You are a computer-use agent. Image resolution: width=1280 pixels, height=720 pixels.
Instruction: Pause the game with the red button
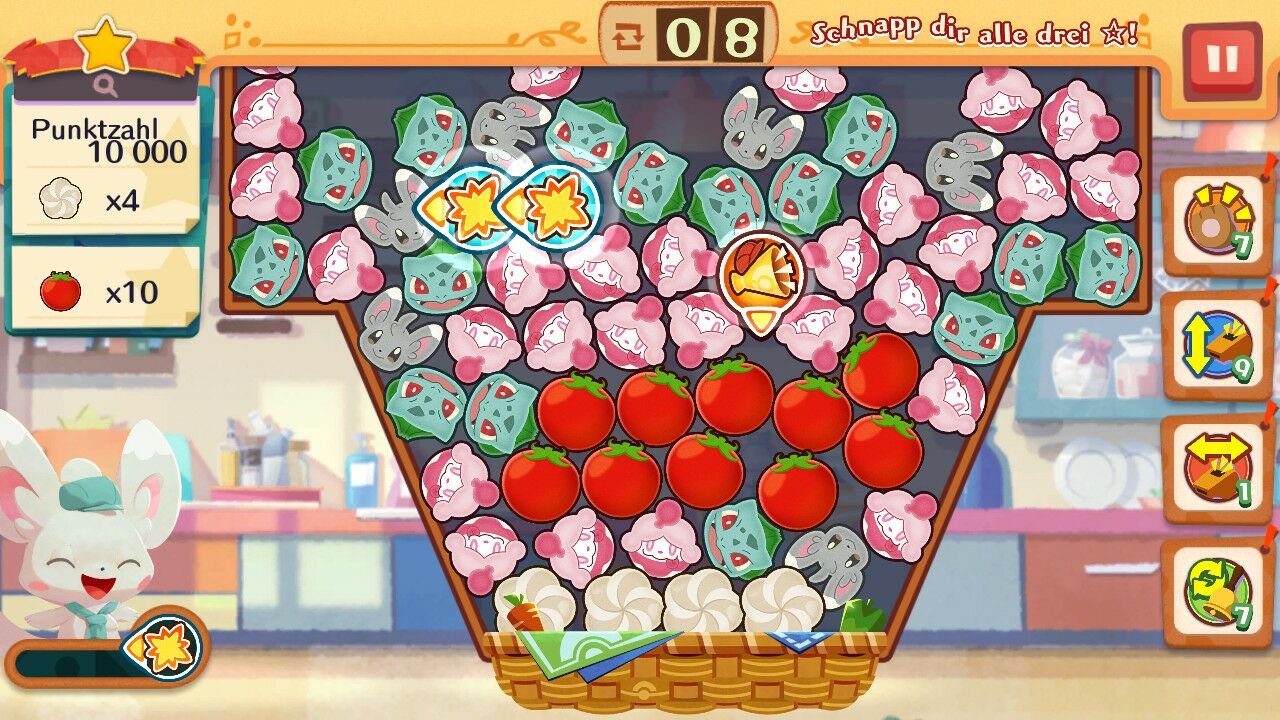click(x=1221, y=60)
